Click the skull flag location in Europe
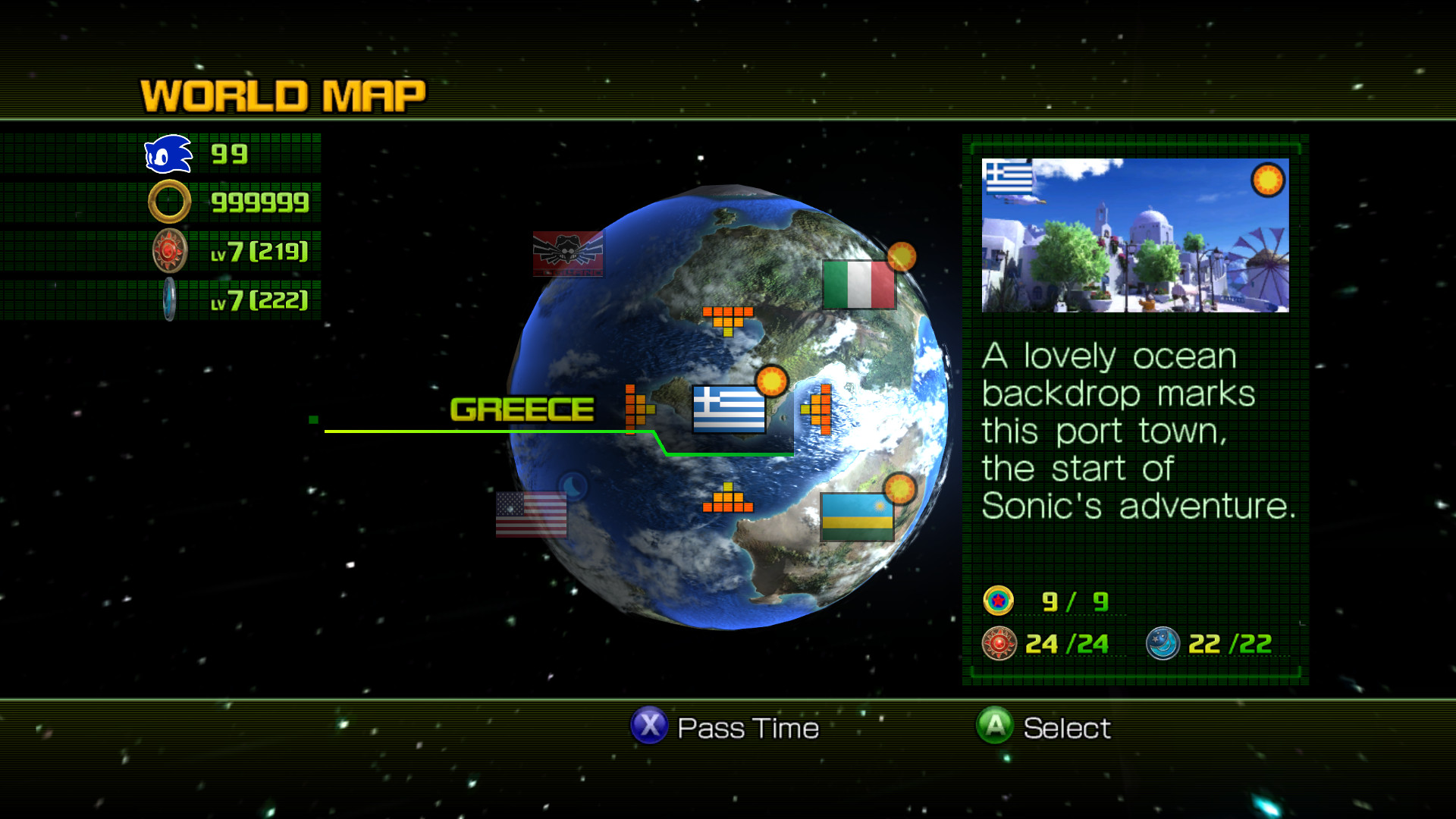The width and height of the screenshot is (1456, 819). [x=567, y=254]
